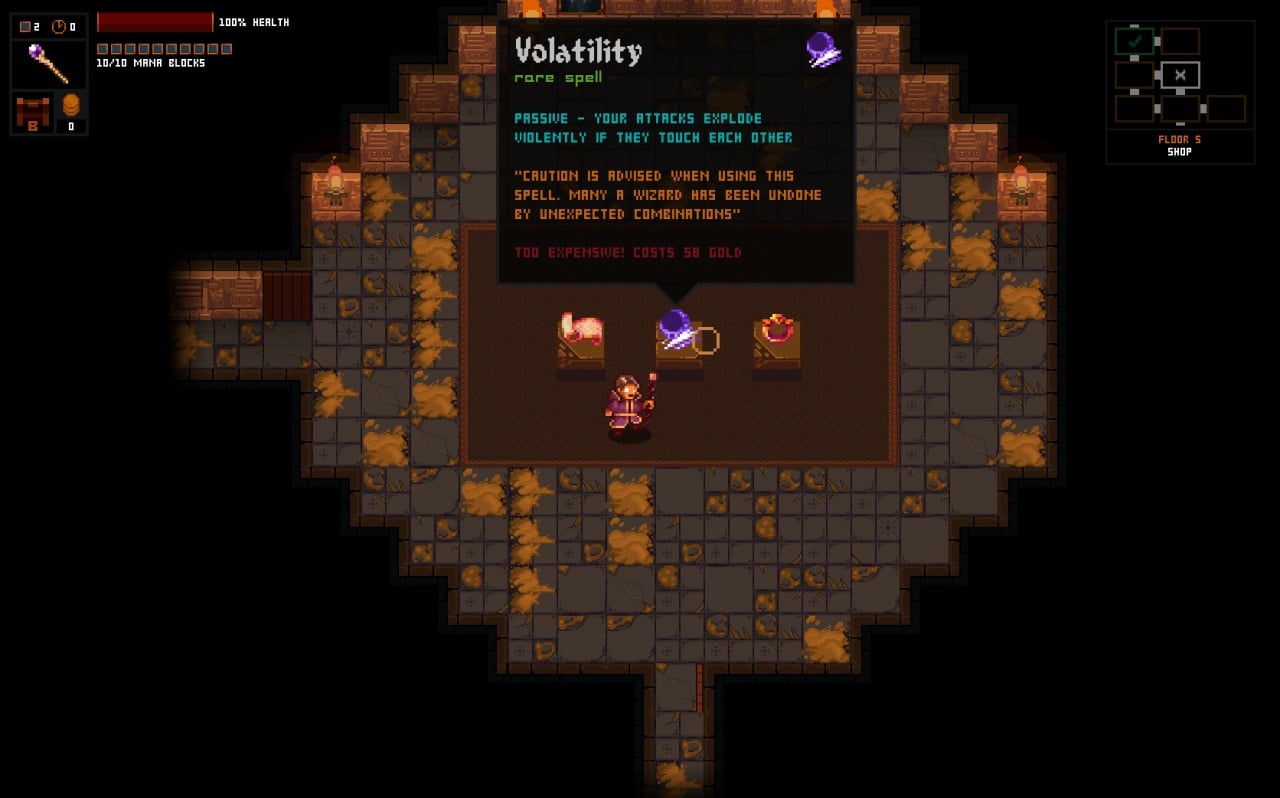Image resolution: width=1280 pixels, height=798 pixels.
Task: Open the treasure chest inventory icon
Action: tap(32, 111)
